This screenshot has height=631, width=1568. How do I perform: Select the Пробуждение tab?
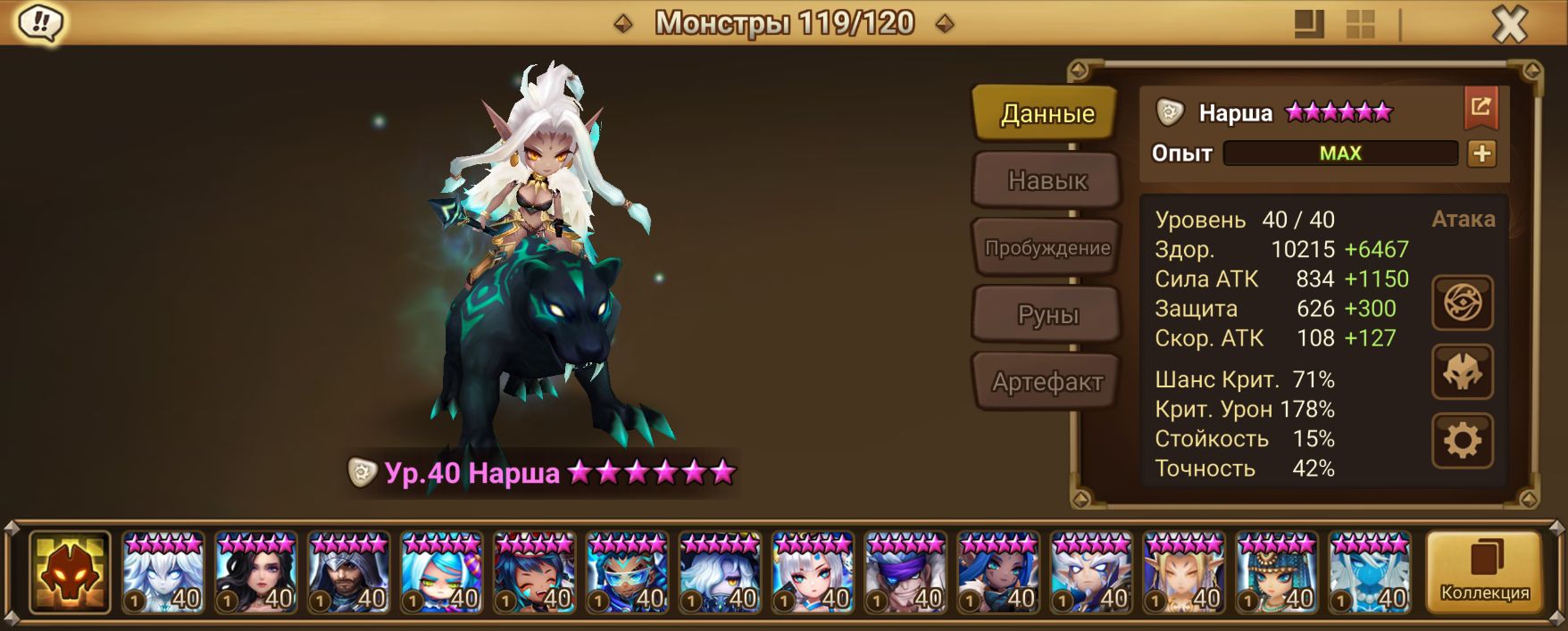pos(1047,247)
